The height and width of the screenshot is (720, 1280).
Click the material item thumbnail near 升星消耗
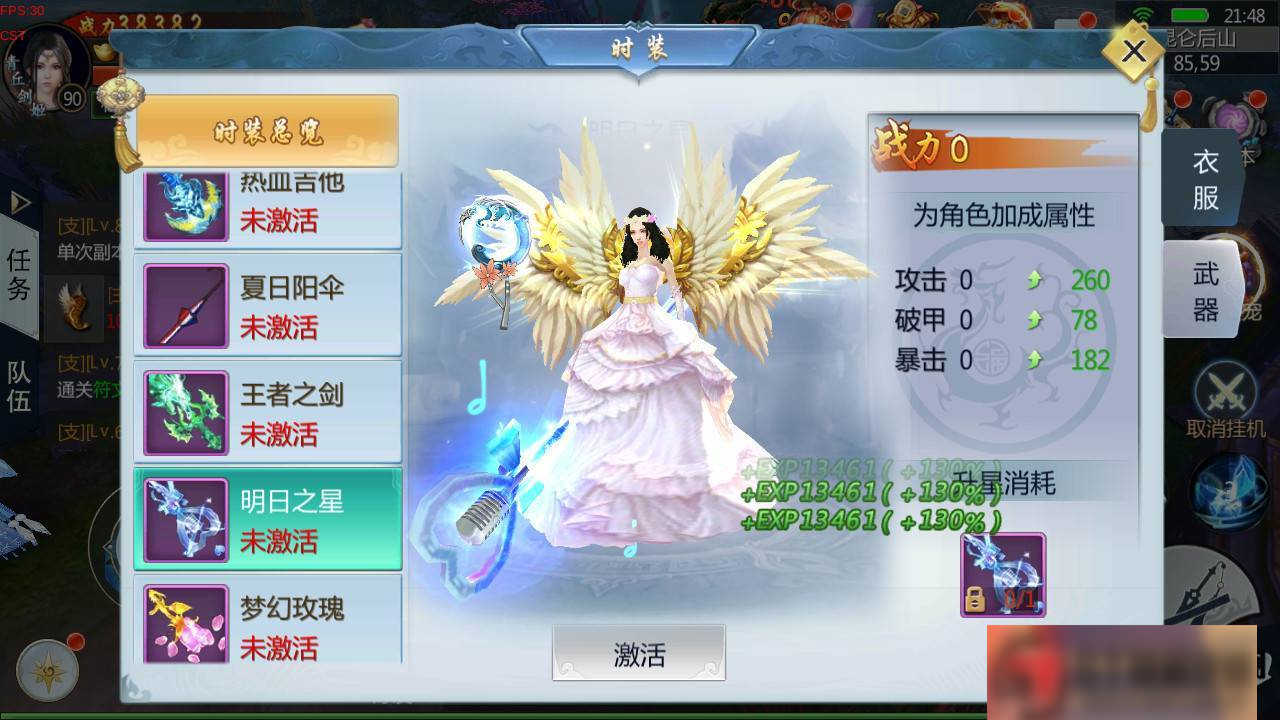point(1003,572)
